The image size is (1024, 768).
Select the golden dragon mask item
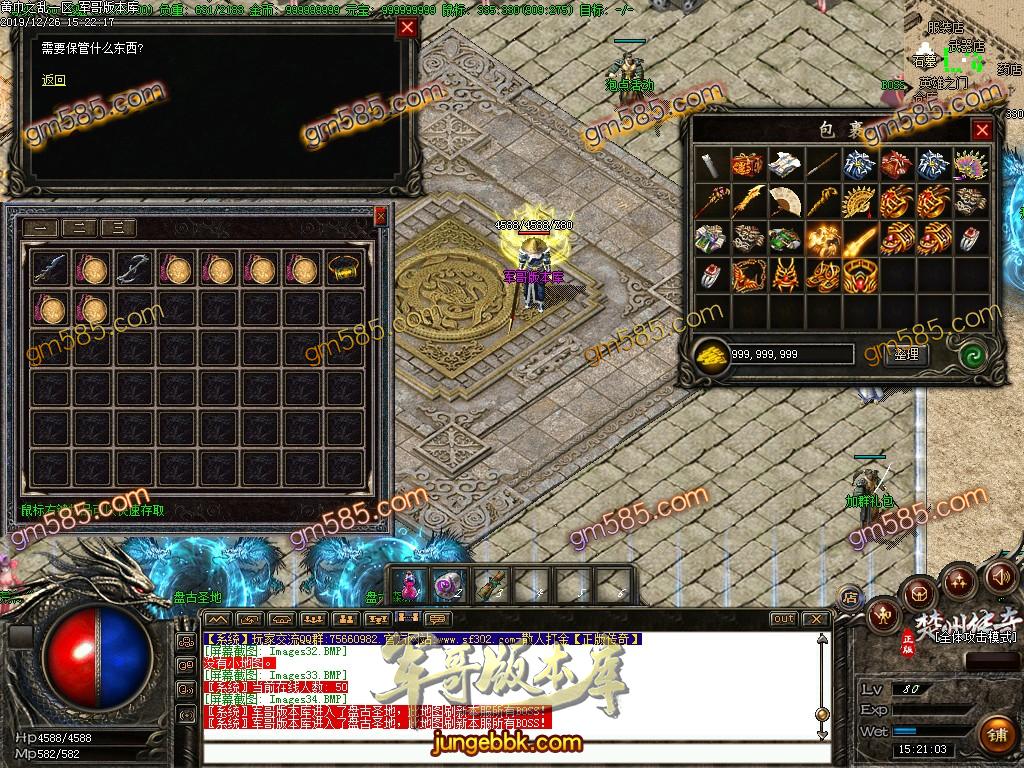(785, 274)
